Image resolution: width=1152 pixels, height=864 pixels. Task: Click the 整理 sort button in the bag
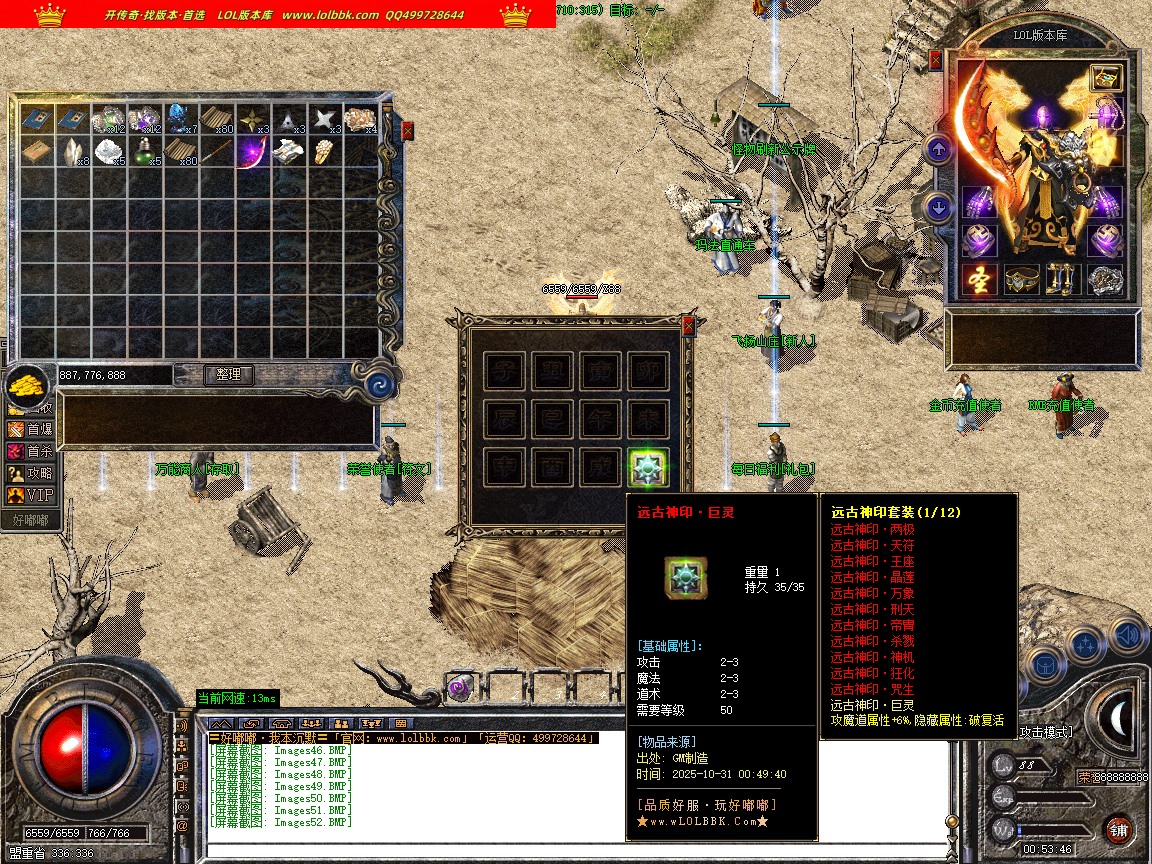click(x=229, y=375)
